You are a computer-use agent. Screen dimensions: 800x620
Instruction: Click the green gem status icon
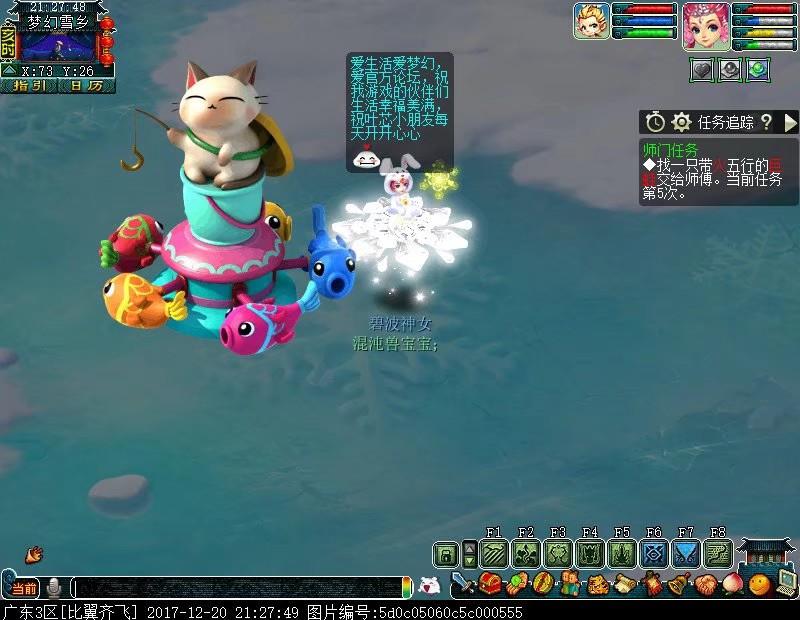[x=758, y=70]
